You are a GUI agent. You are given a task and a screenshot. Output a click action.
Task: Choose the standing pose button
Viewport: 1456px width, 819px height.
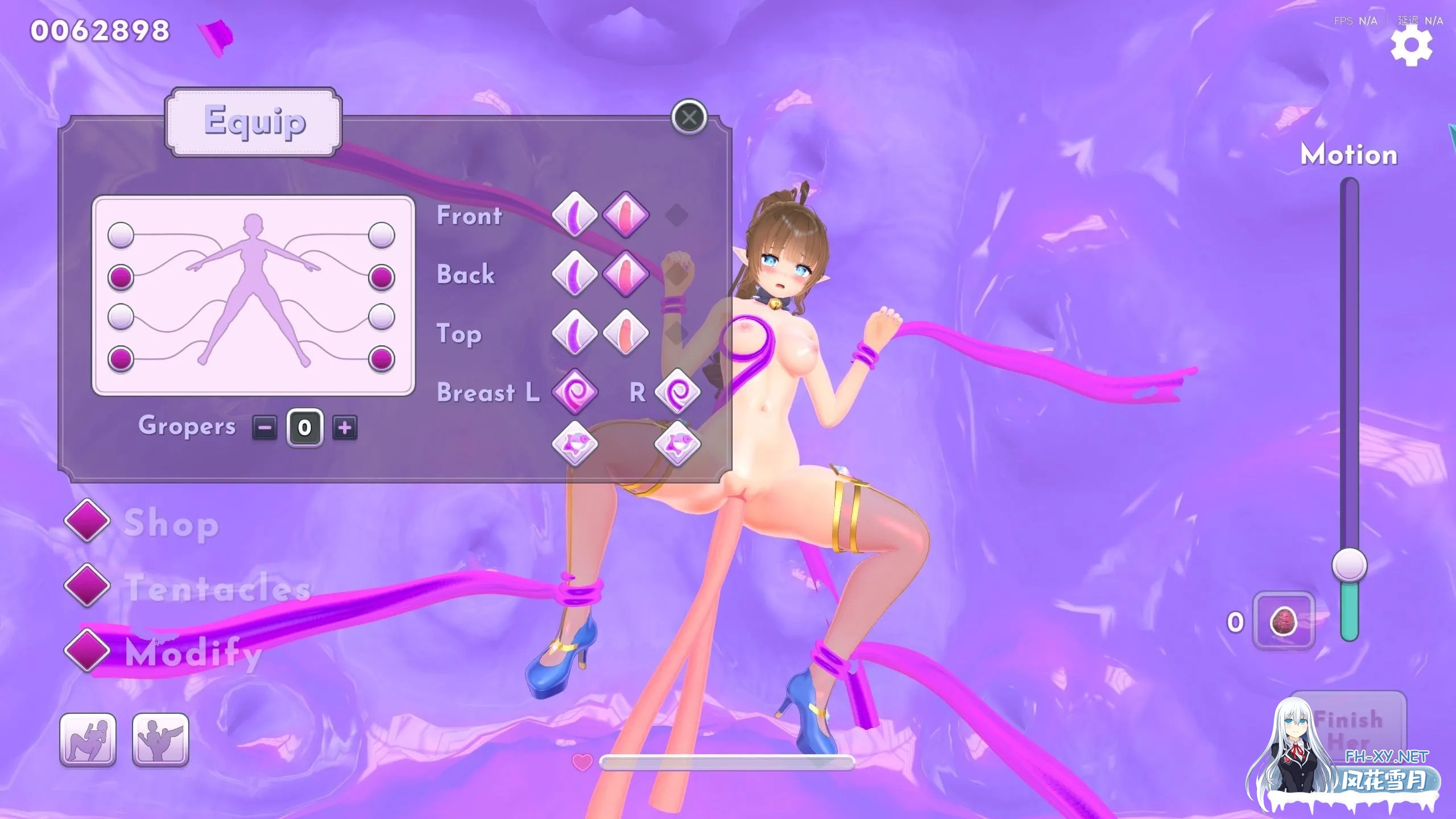[x=160, y=739]
